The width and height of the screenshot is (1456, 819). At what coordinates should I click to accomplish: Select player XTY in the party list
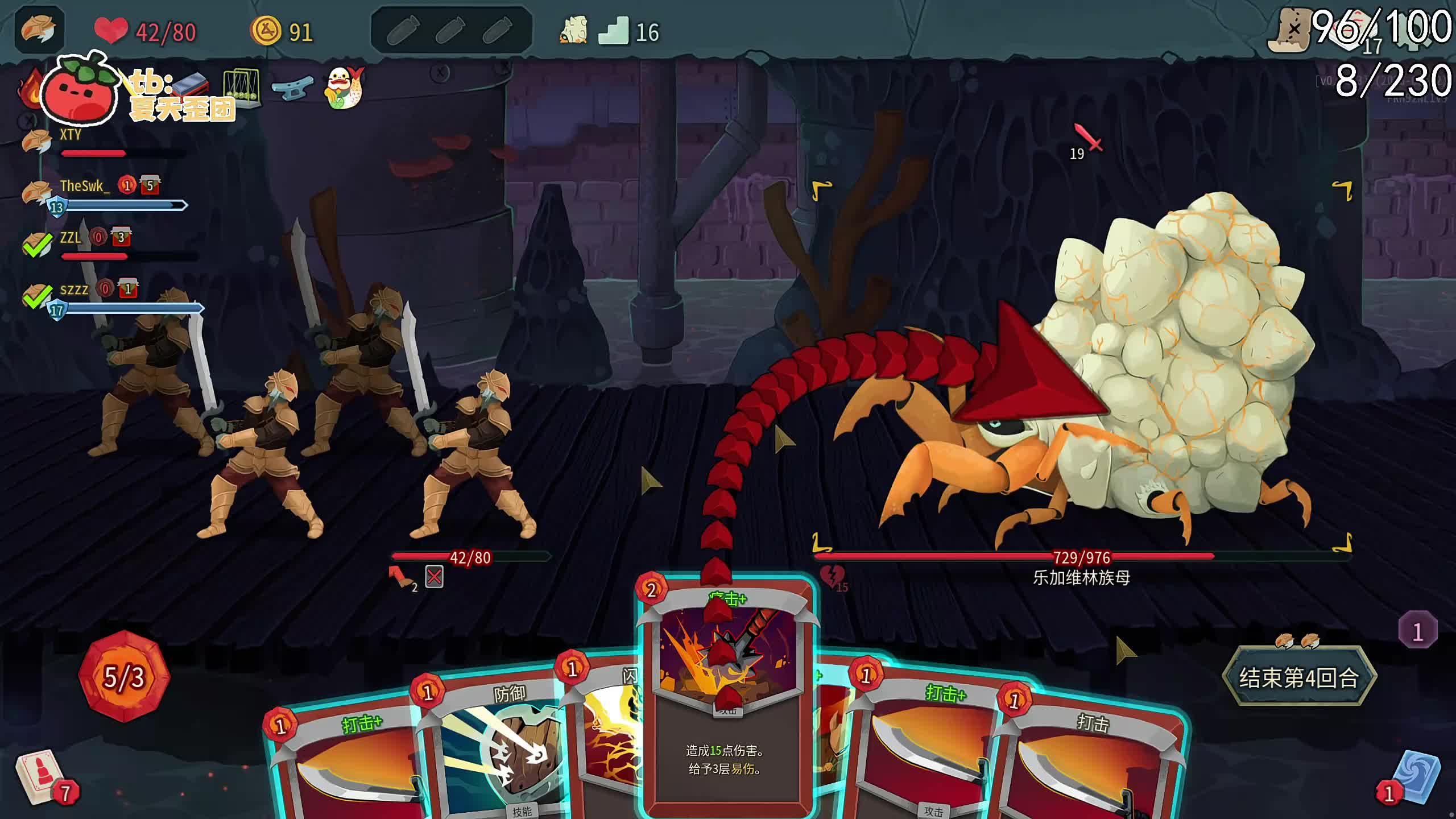click(71, 135)
